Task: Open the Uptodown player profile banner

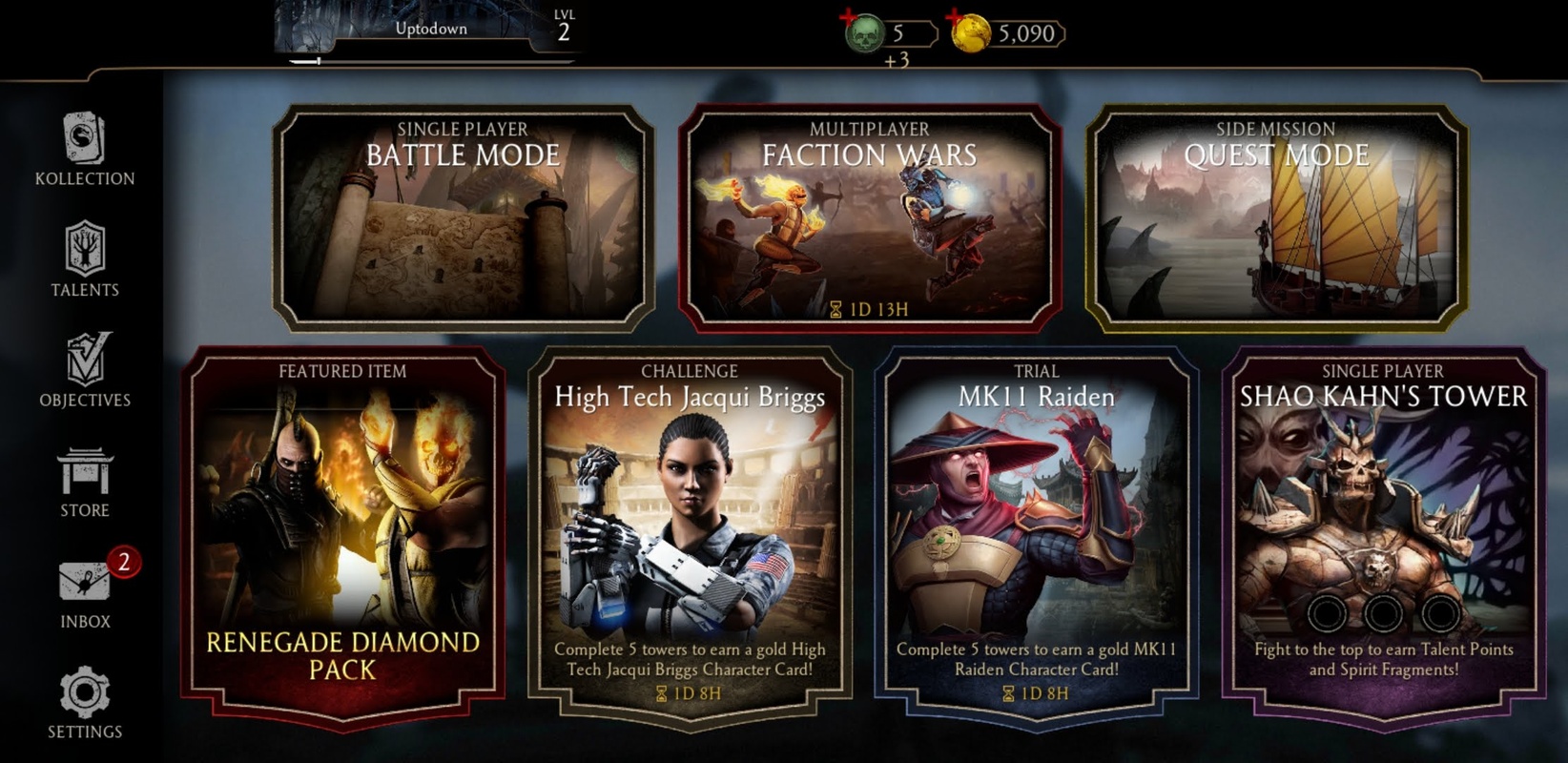Action: pyautogui.click(x=431, y=31)
